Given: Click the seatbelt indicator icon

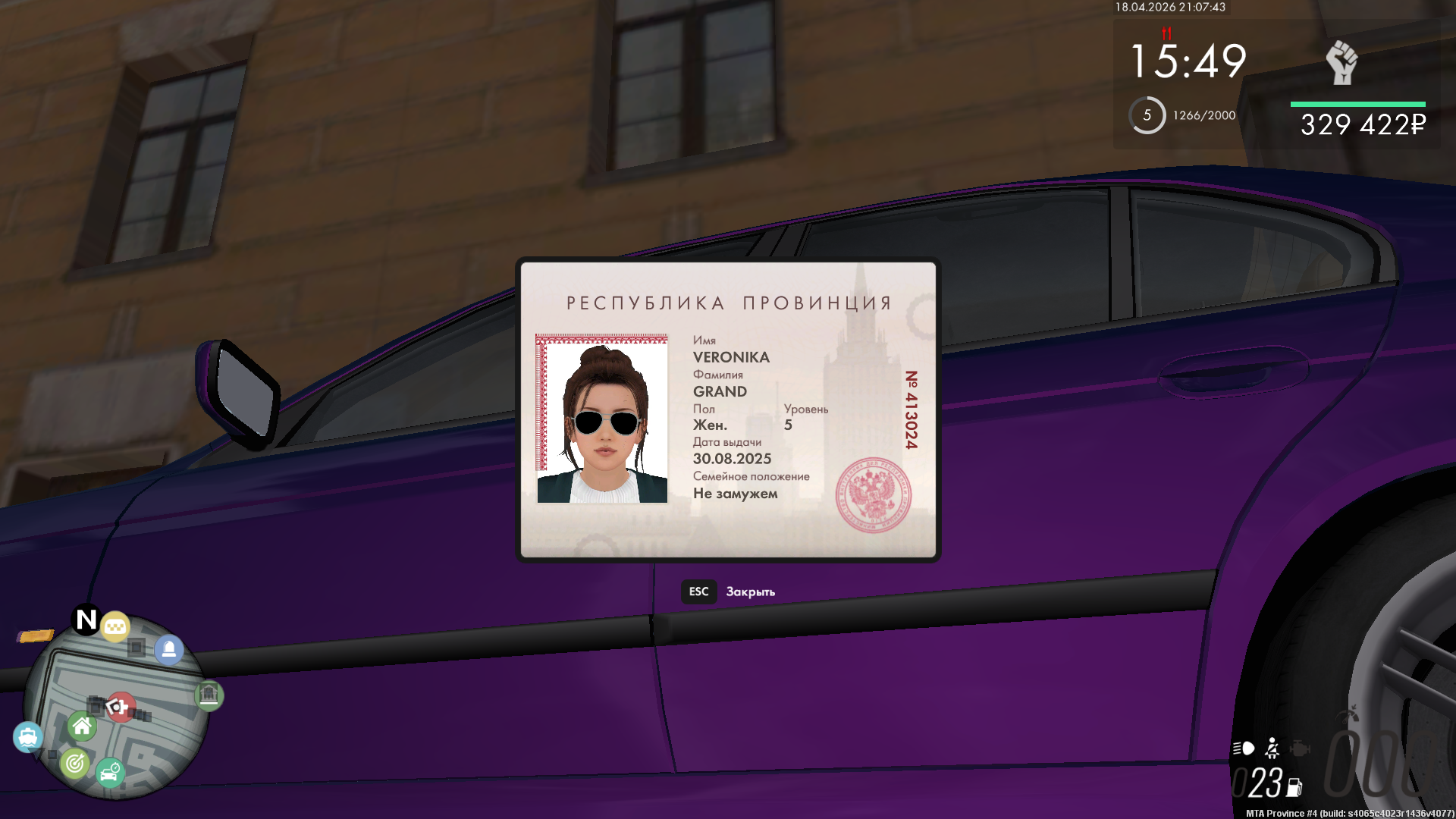Looking at the screenshot, I should click(1272, 748).
